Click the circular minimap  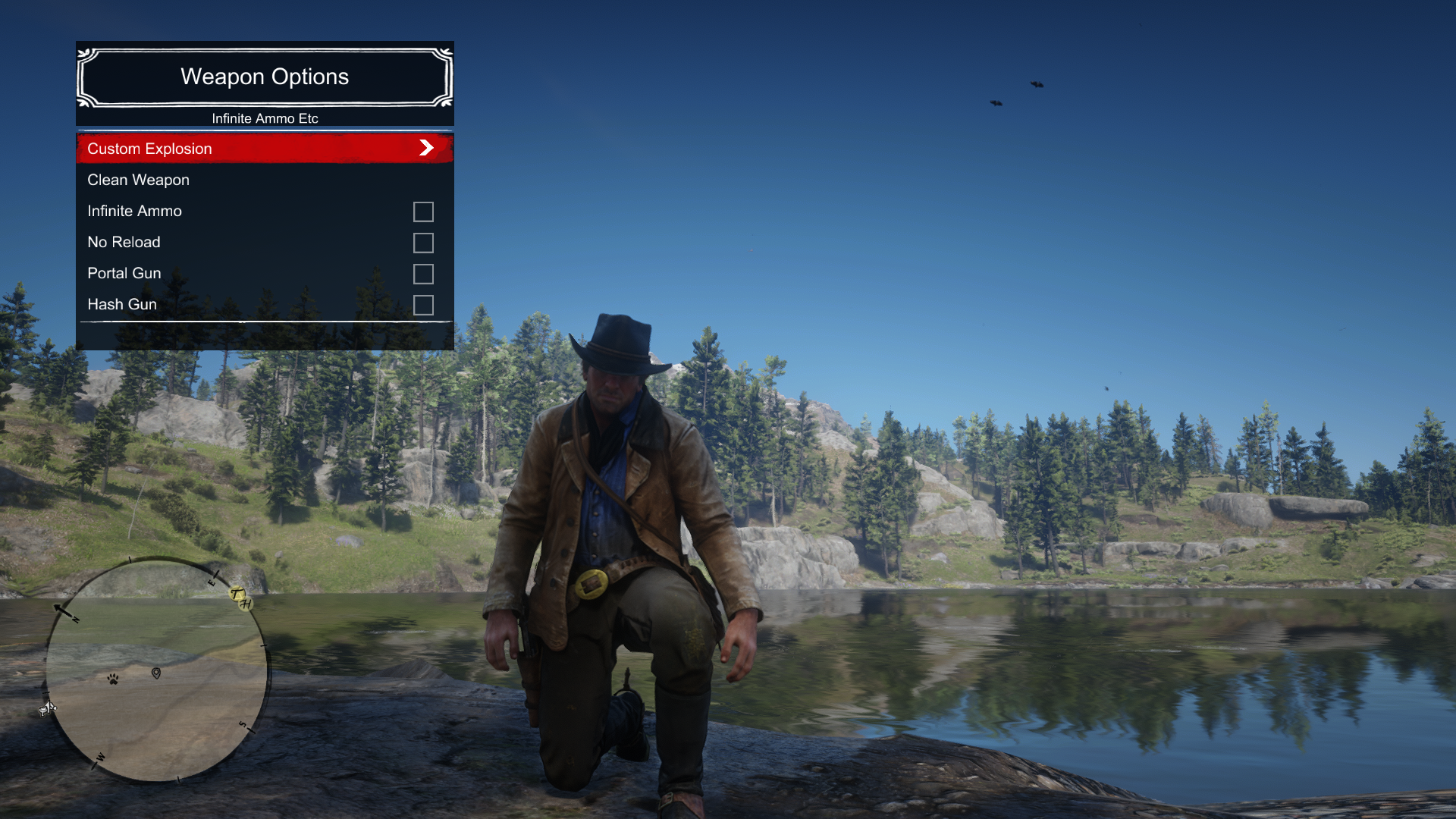157,669
